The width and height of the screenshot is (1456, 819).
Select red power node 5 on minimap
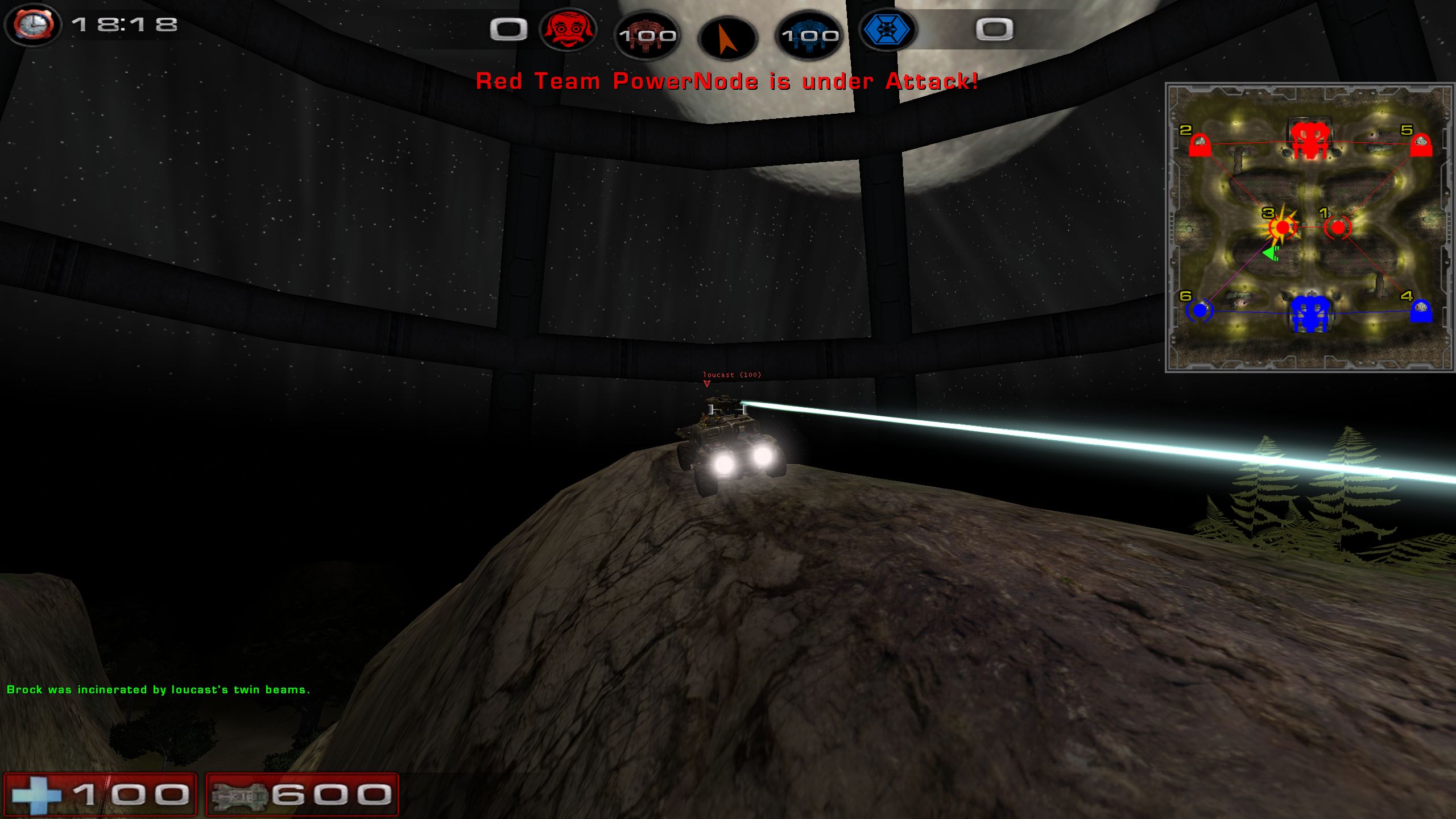click(1421, 145)
